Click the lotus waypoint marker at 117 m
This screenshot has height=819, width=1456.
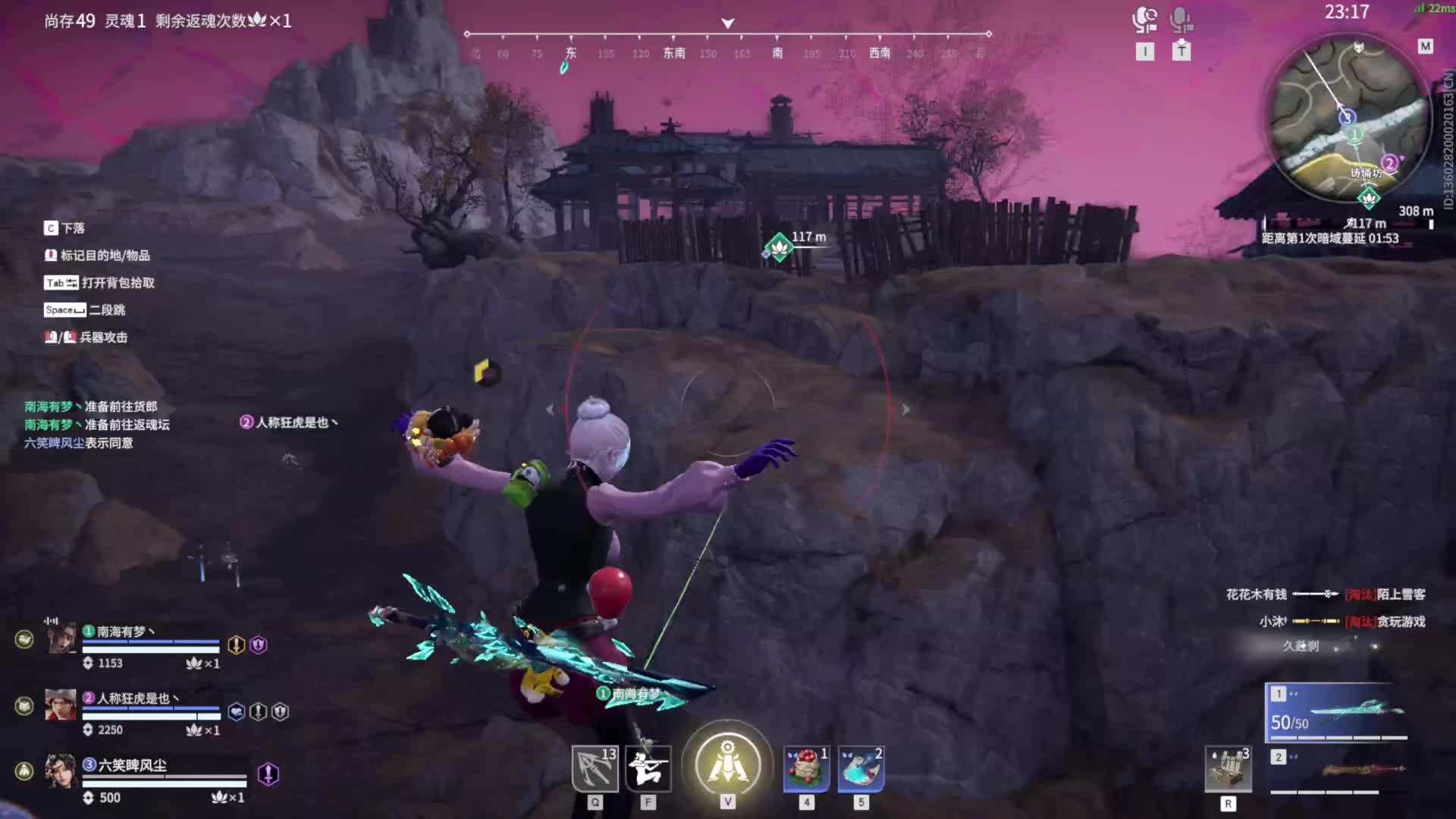point(779,246)
